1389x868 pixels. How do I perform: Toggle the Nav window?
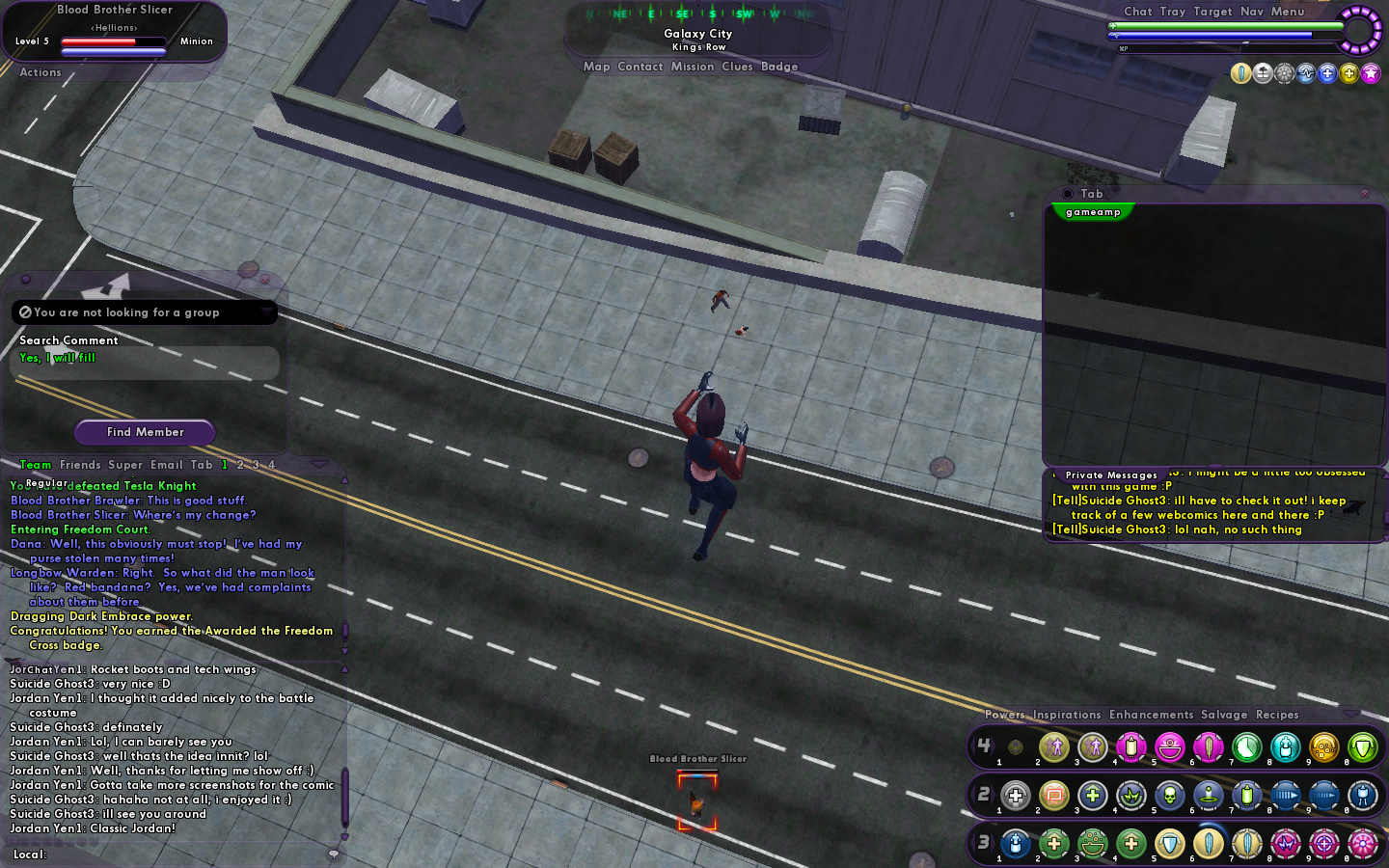(x=1251, y=12)
